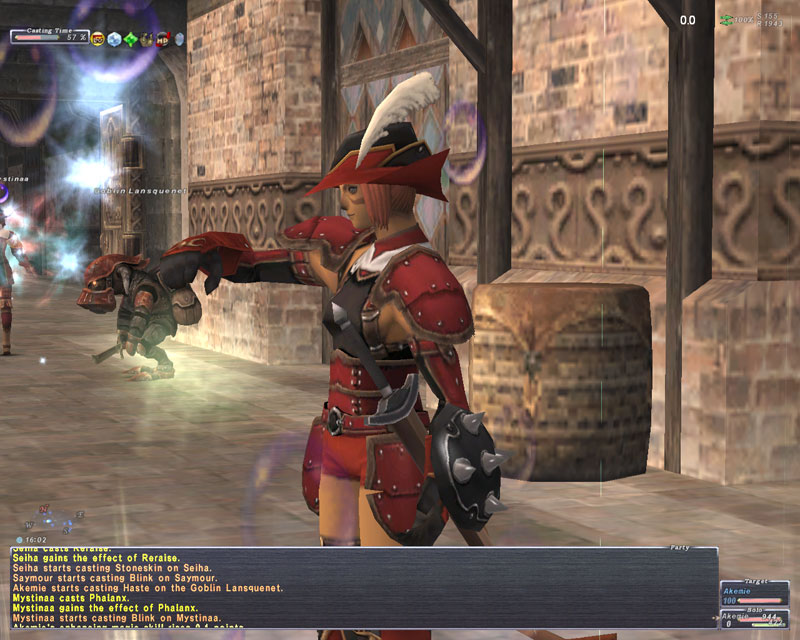The image size is (800, 640).
Task: Click the MP status effect icon
Action: pos(162,39)
